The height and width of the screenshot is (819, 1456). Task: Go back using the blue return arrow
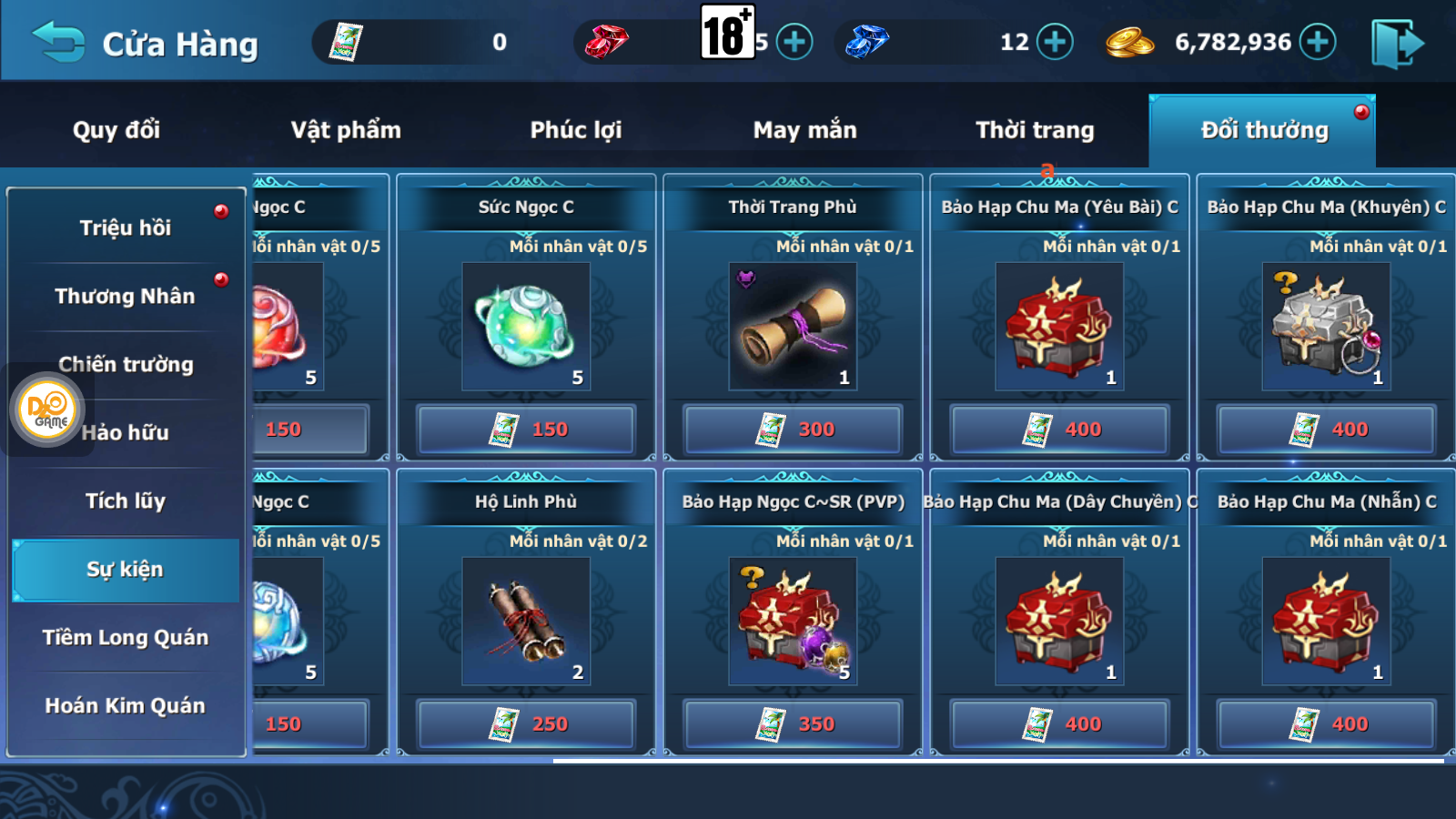58,43
